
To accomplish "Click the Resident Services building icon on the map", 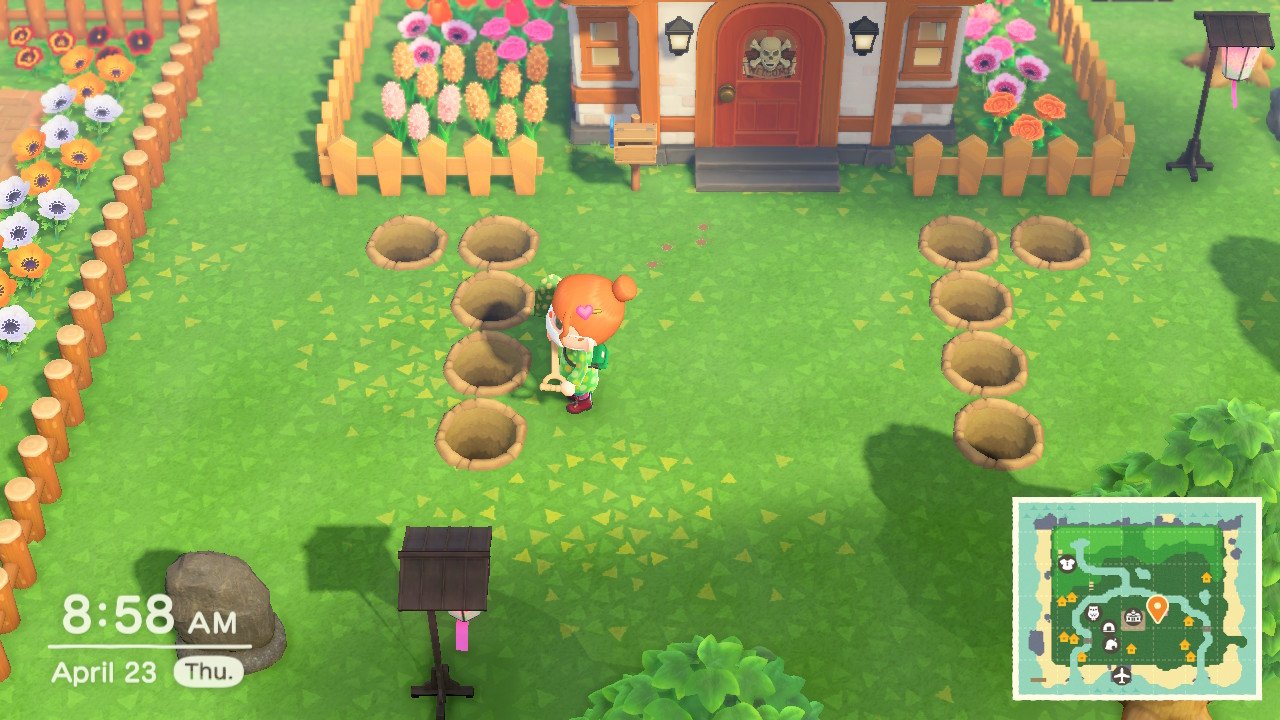I will coord(1133,615).
